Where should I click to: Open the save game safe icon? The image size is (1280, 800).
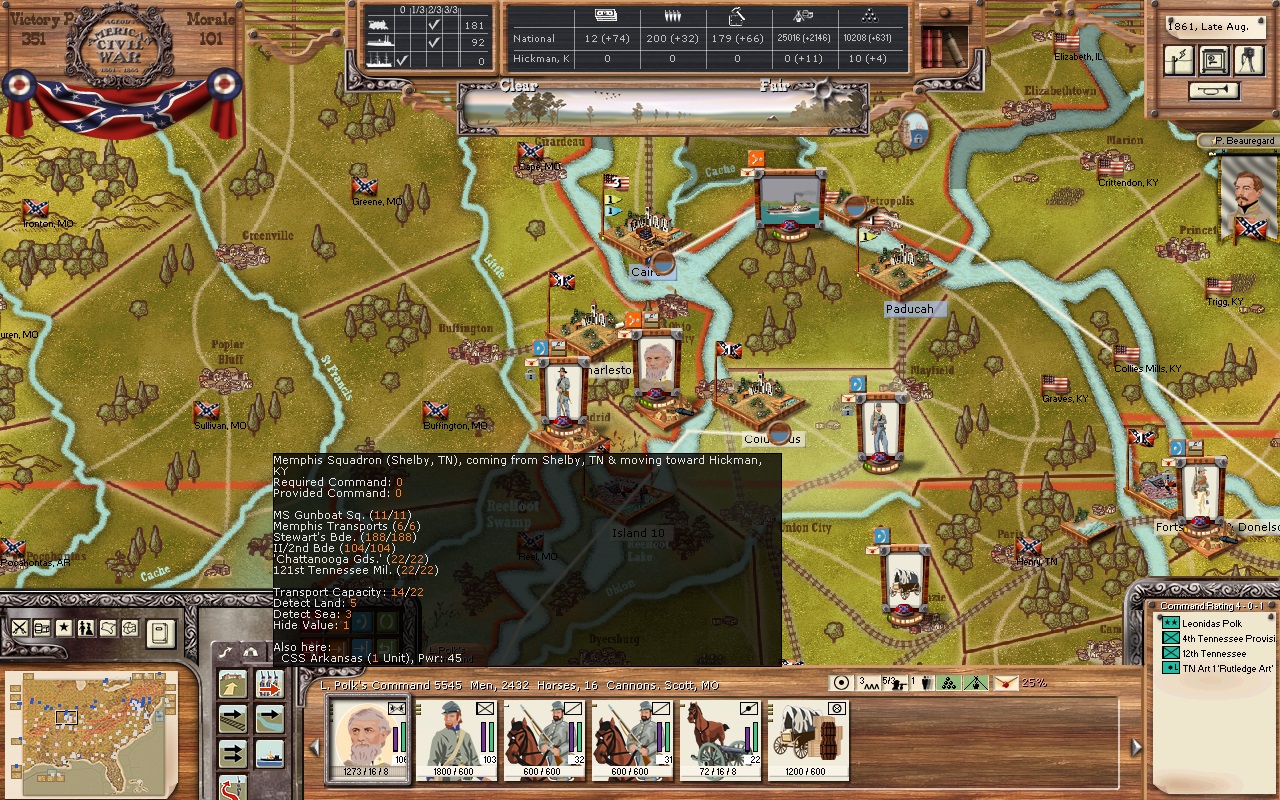click(x=1214, y=60)
